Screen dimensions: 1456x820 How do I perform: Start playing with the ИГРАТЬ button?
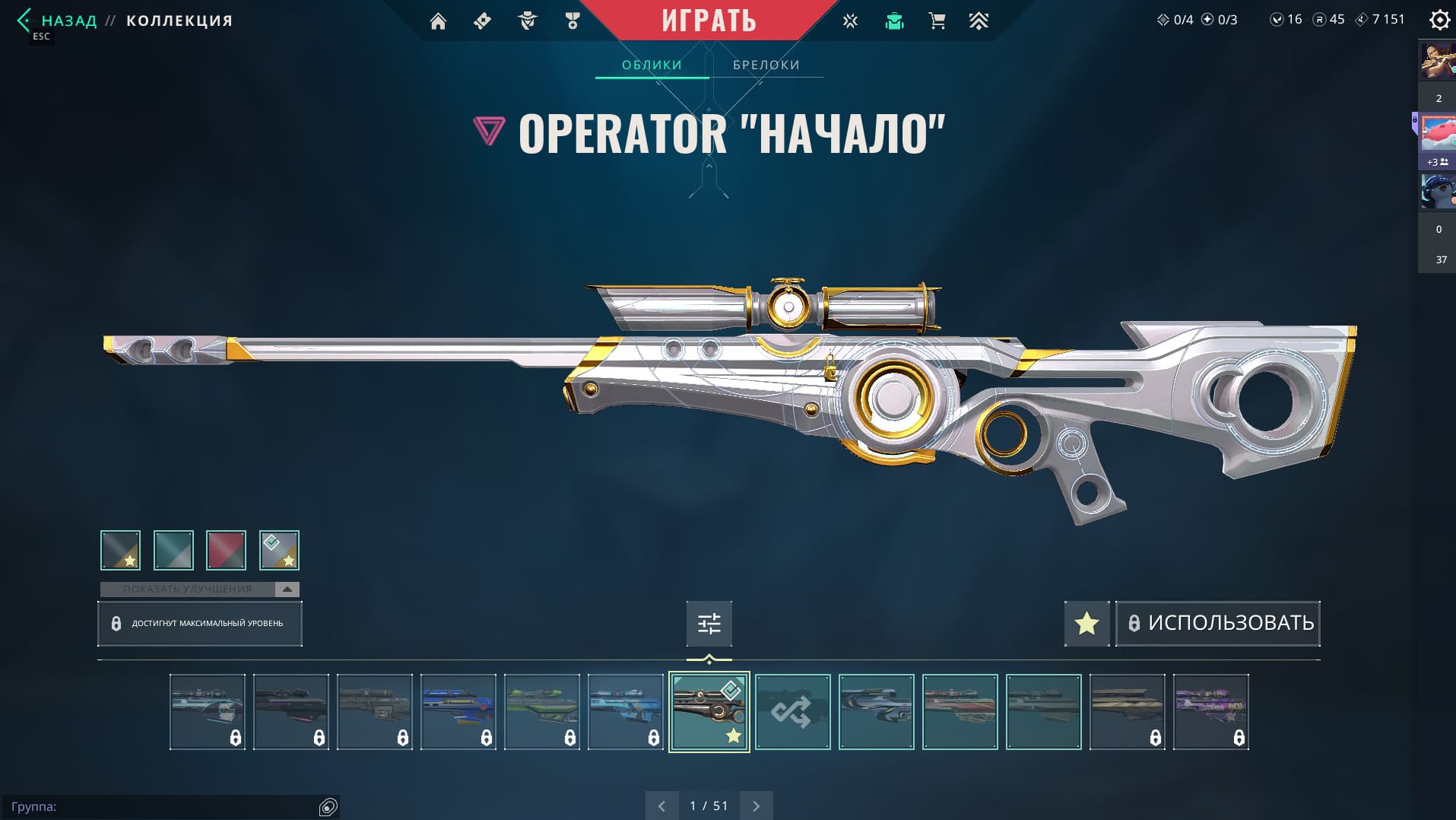[709, 21]
